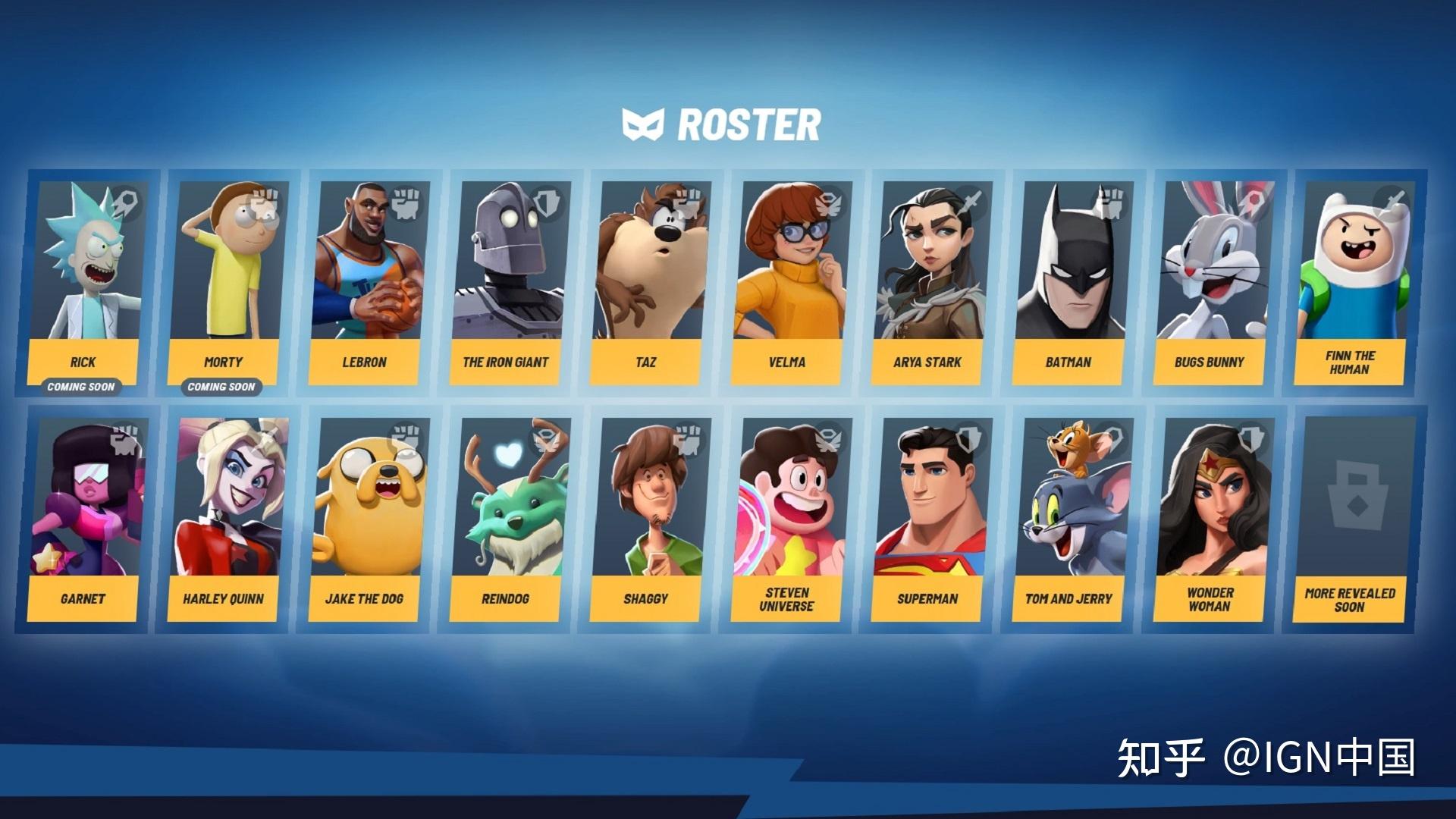Choose Superman's character tile
This screenshot has height=819, width=1456.
(x=928, y=519)
